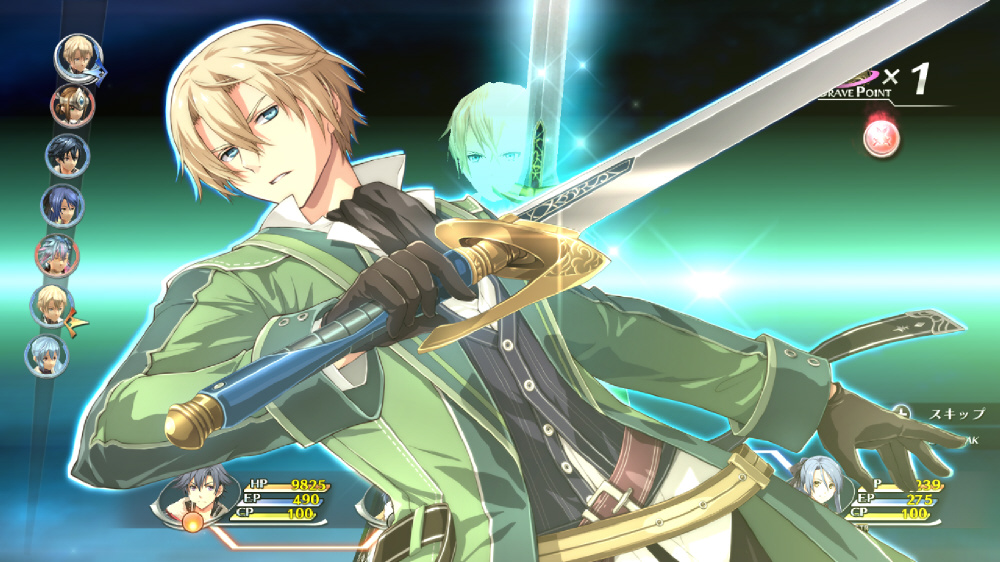Image resolution: width=1000 pixels, height=562 pixels.
Task: Click the silver-pink haired enemy turn portrait
Action: point(56,256)
